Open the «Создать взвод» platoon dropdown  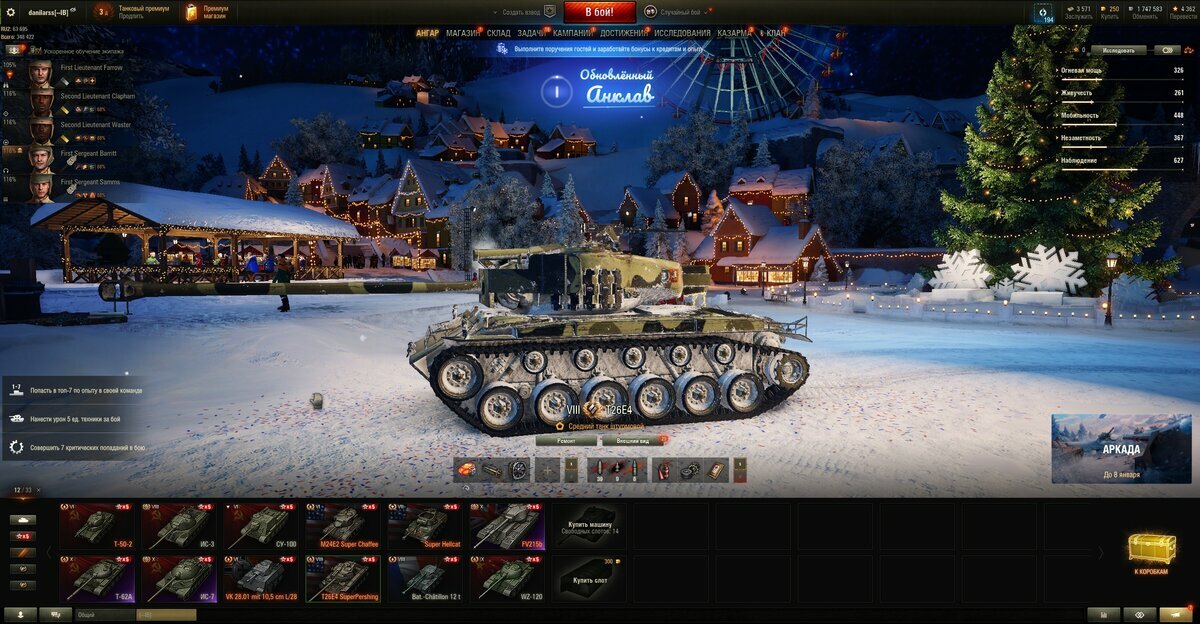[522, 12]
